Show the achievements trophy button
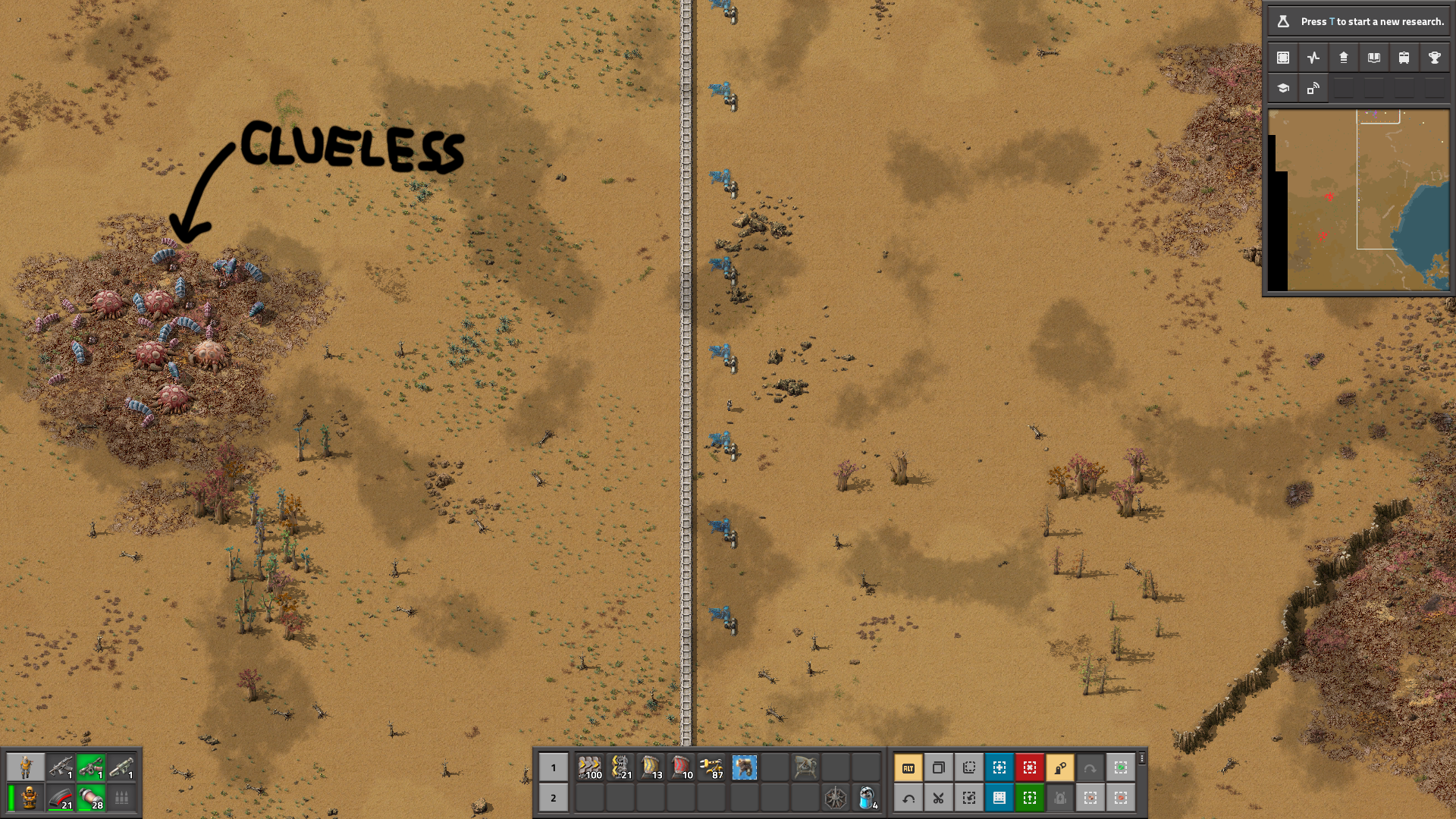1456x819 pixels. (x=1434, y=58)
